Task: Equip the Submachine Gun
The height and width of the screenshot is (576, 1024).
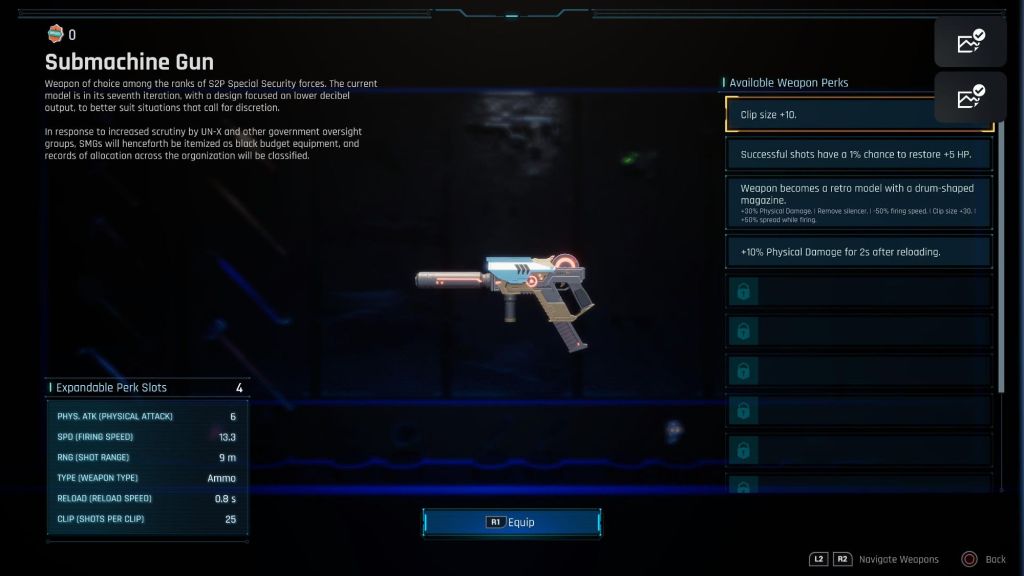Action: [511, 522]
